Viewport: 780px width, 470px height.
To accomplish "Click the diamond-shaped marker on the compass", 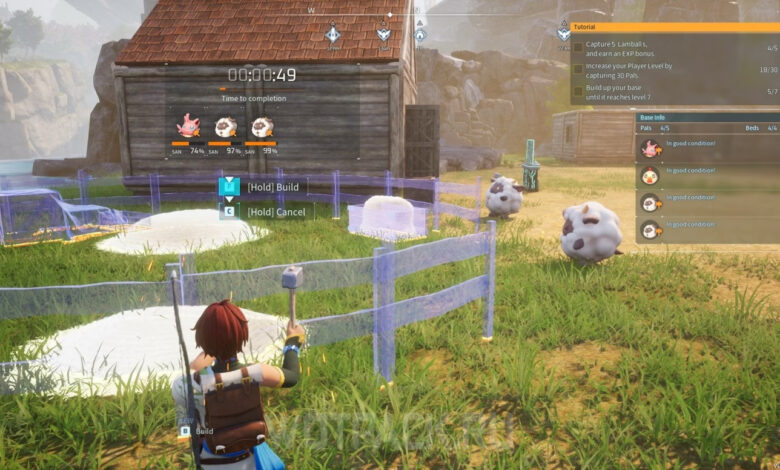I will [332, 34].
